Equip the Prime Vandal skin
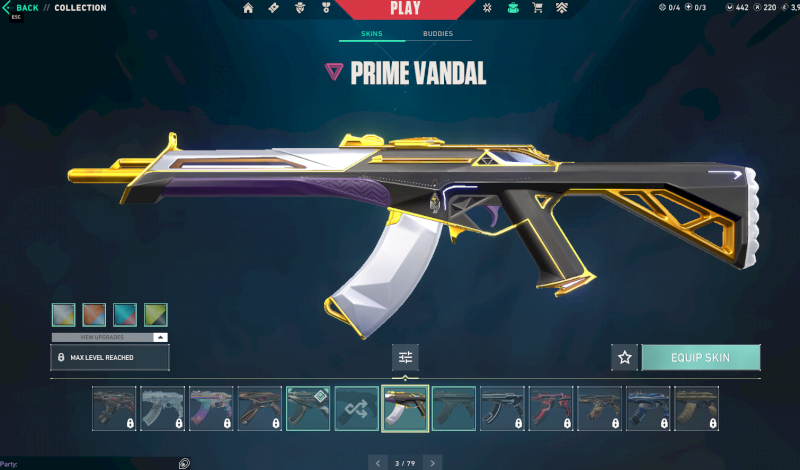Image resolution: width=800 pixels, height=470 pixels. (700, 357)
